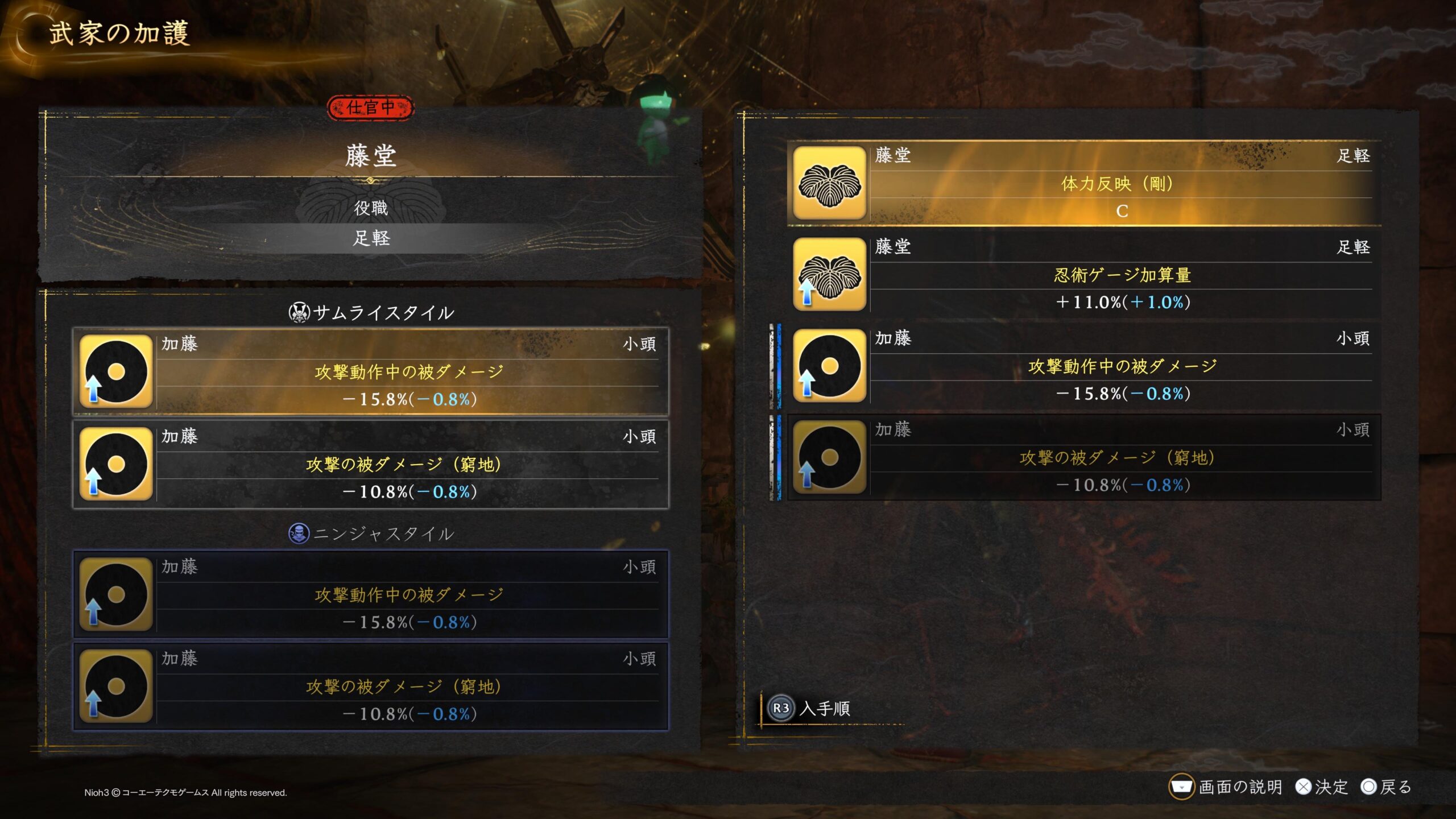Select the 藤堂 体力反映（剛） blessing entry

point(1083,183)
